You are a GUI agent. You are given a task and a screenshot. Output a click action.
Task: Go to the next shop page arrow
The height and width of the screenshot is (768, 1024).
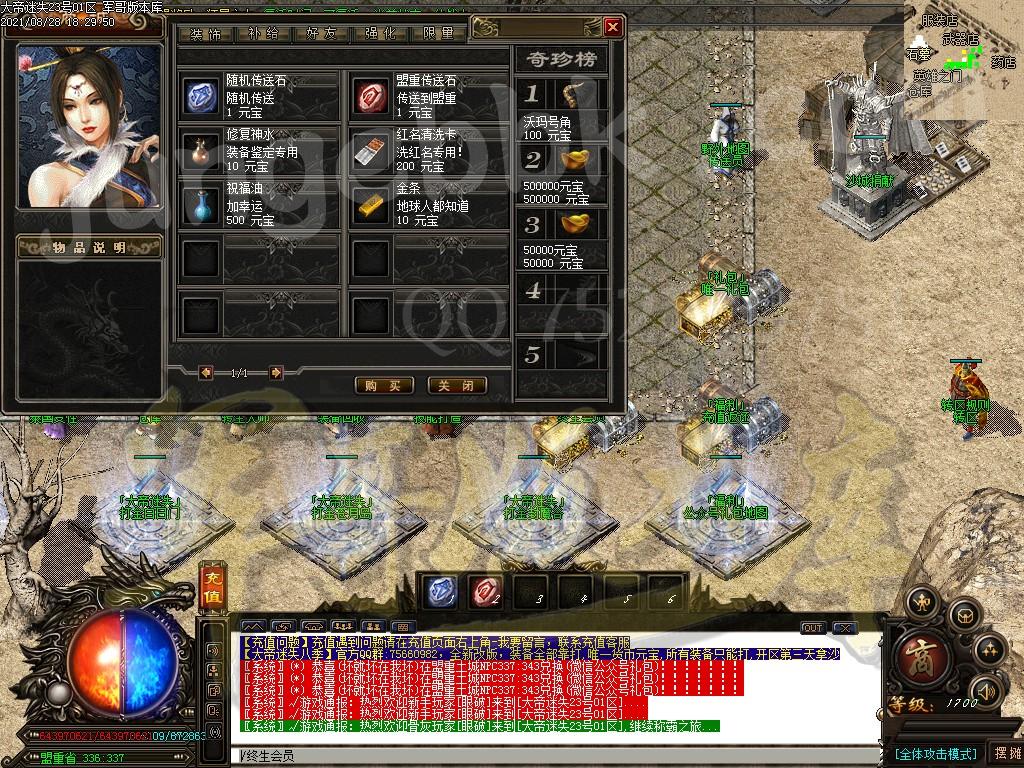point(276,372)
